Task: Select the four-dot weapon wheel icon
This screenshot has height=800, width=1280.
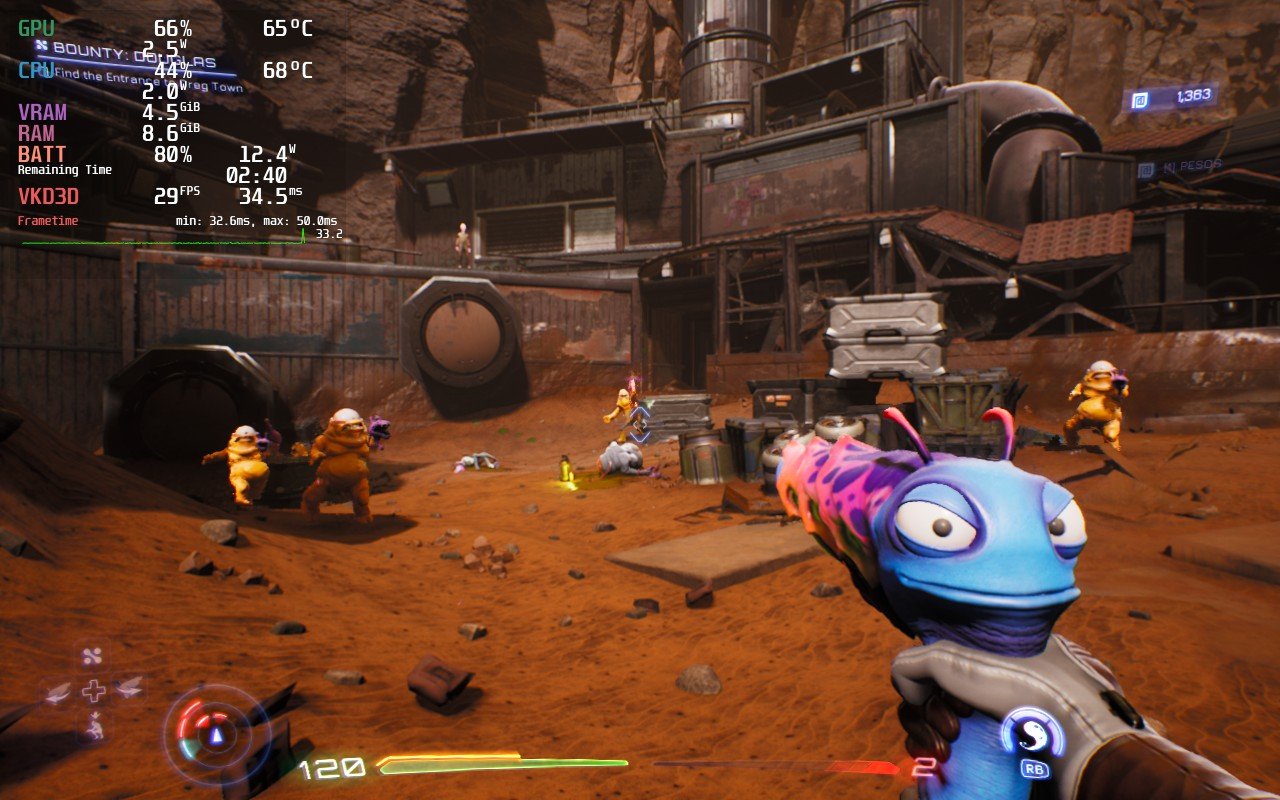Action: coord(93,657)
